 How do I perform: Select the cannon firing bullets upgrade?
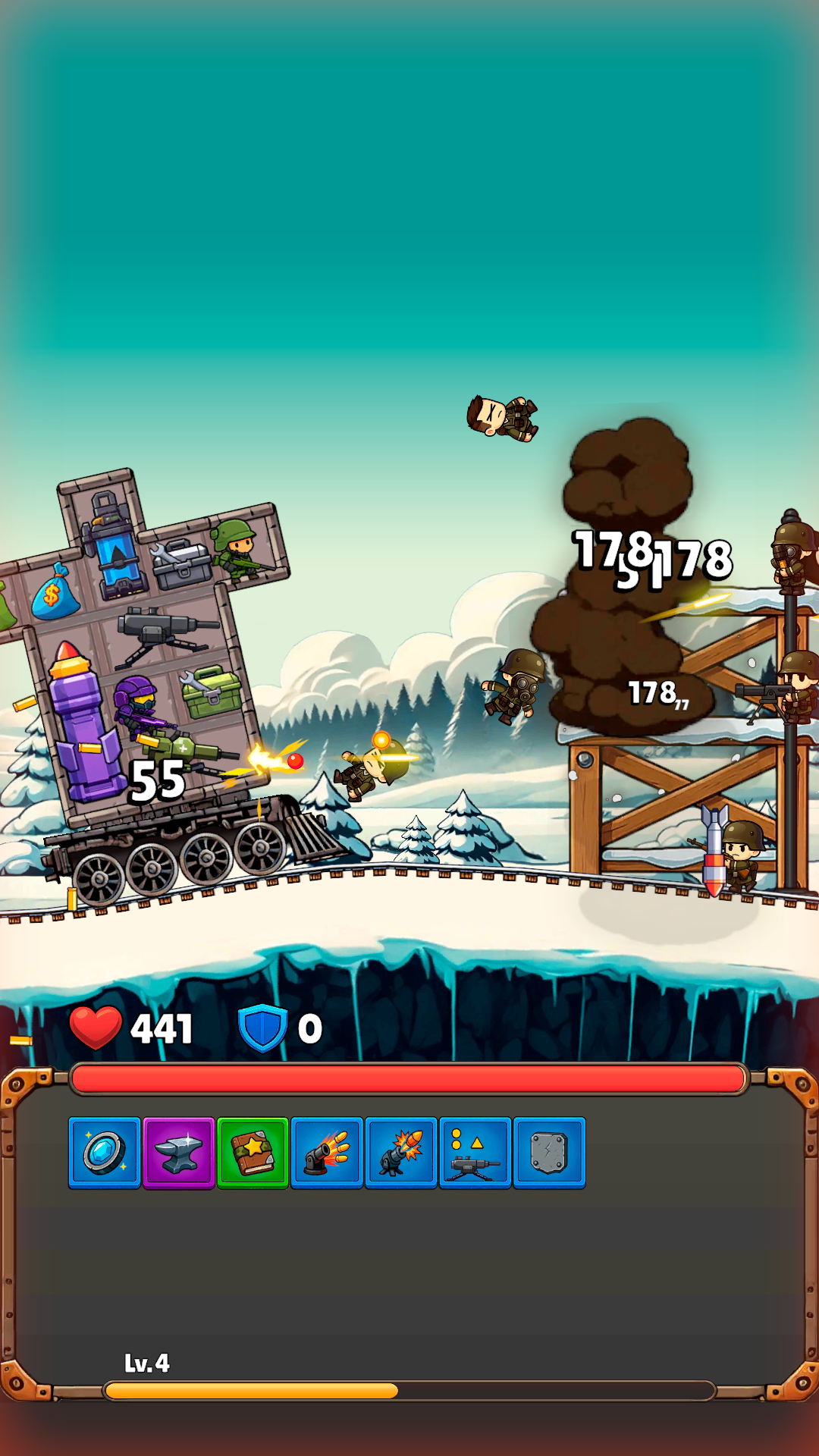(327, 1153)
